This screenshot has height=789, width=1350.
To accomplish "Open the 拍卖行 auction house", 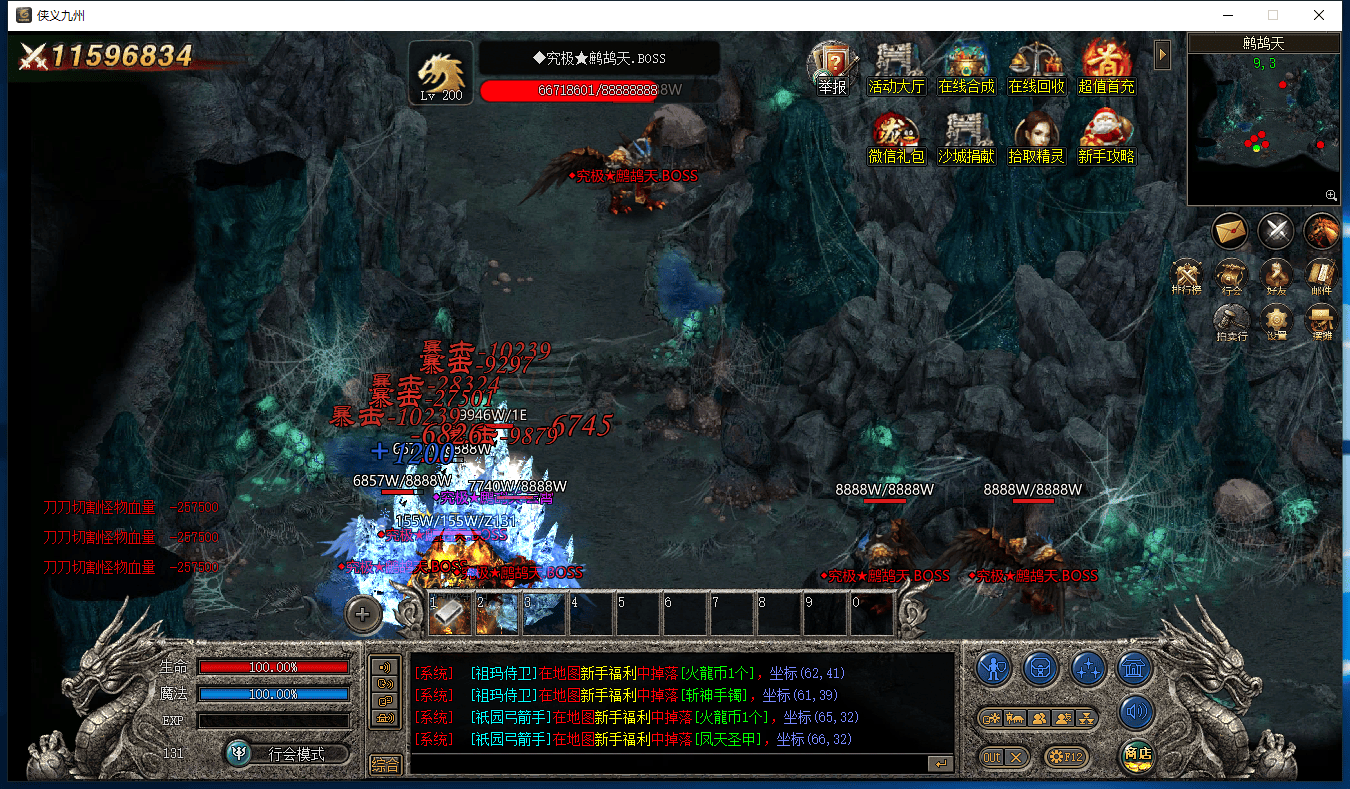I will click(x=1231, y=322).
